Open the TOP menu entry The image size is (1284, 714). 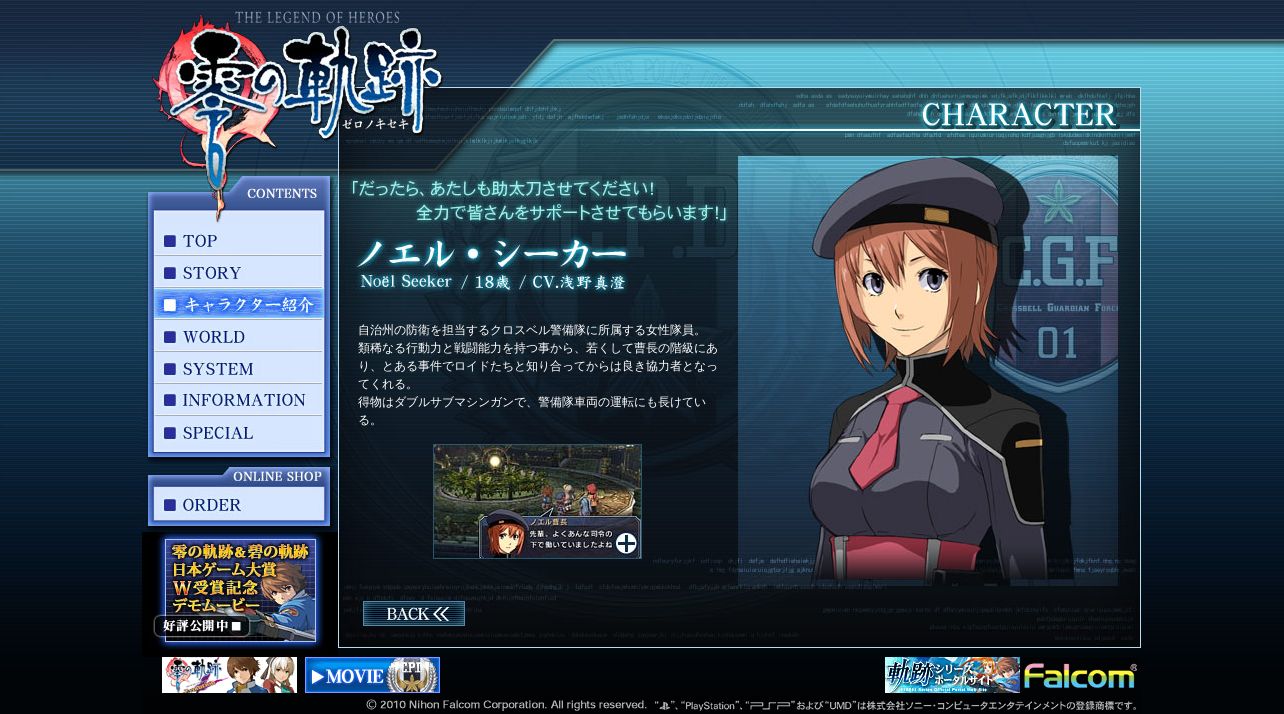239,241
